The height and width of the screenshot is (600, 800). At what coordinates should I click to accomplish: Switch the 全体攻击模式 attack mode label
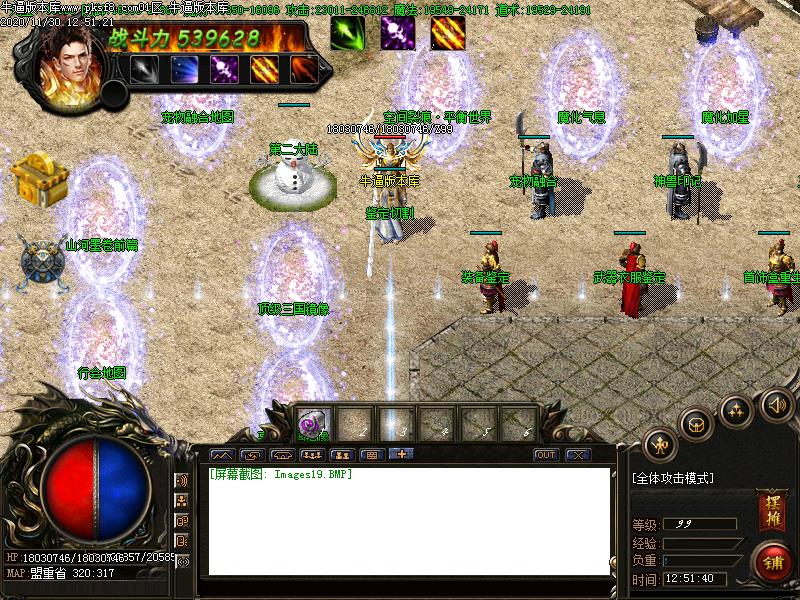coord(673,479)
